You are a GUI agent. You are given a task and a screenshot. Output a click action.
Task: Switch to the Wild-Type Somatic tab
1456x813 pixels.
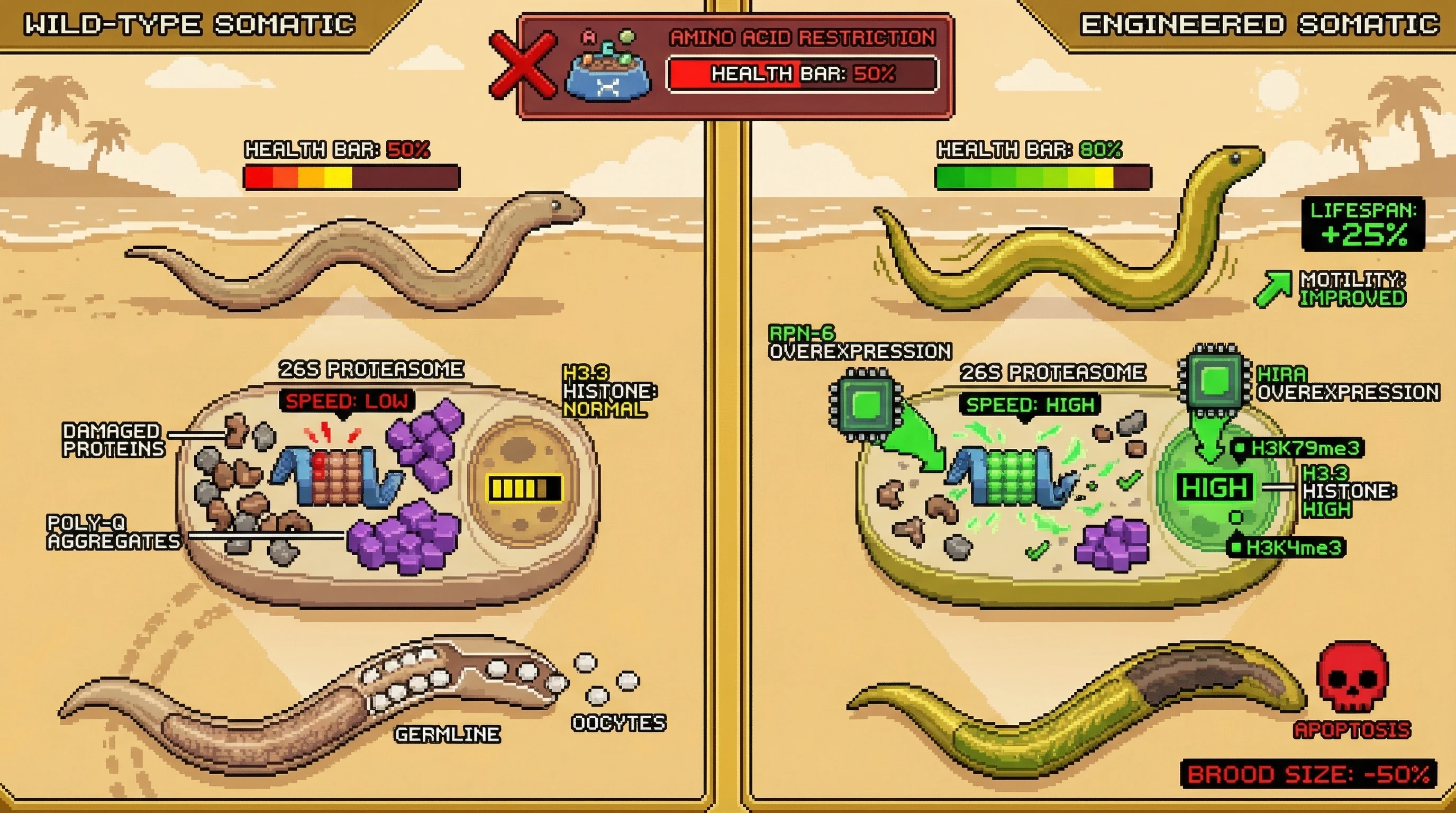[x=189, y=25]
